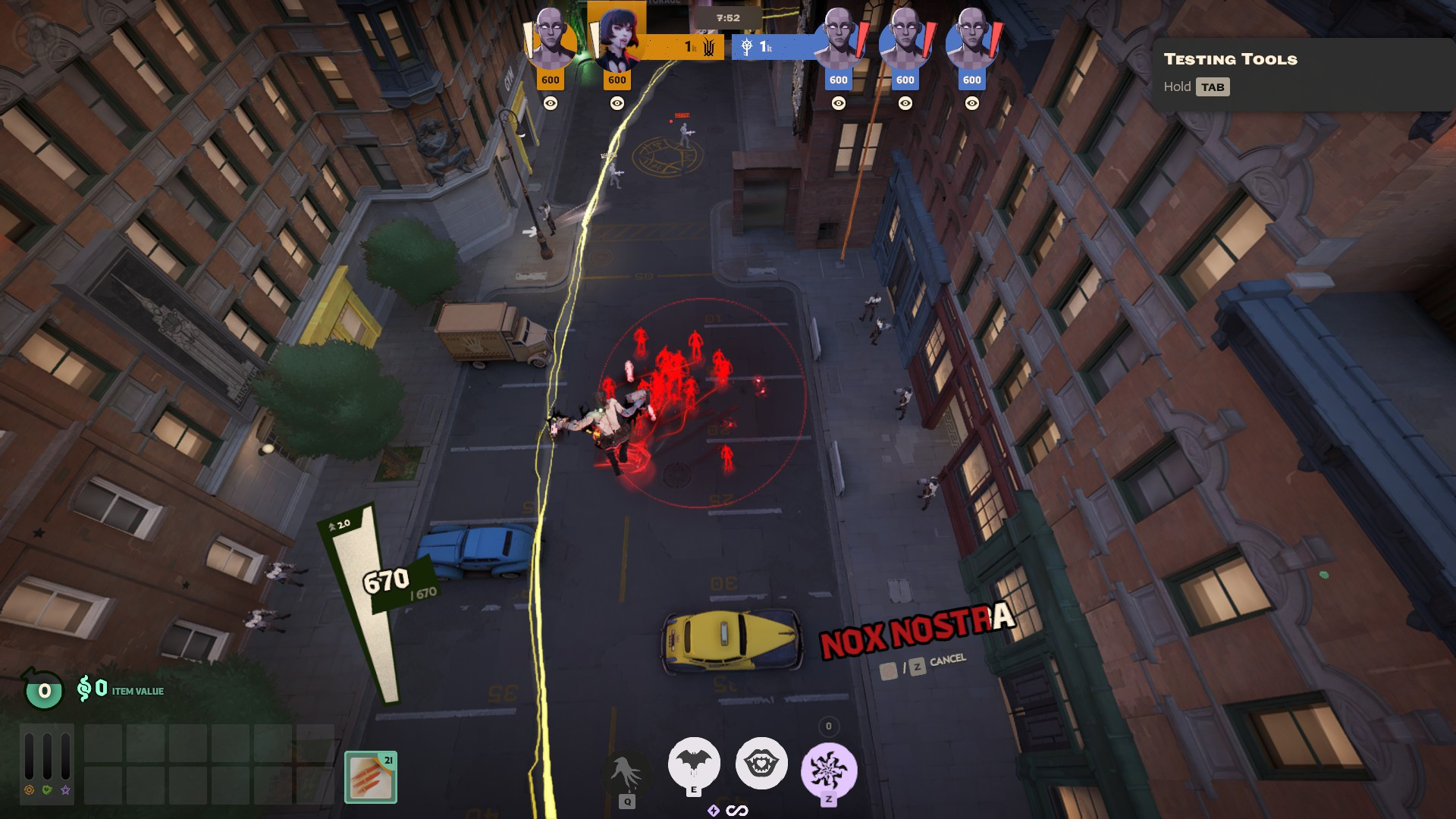
Task: Activate the bat form ability
Action: click(x=693, y=763)
